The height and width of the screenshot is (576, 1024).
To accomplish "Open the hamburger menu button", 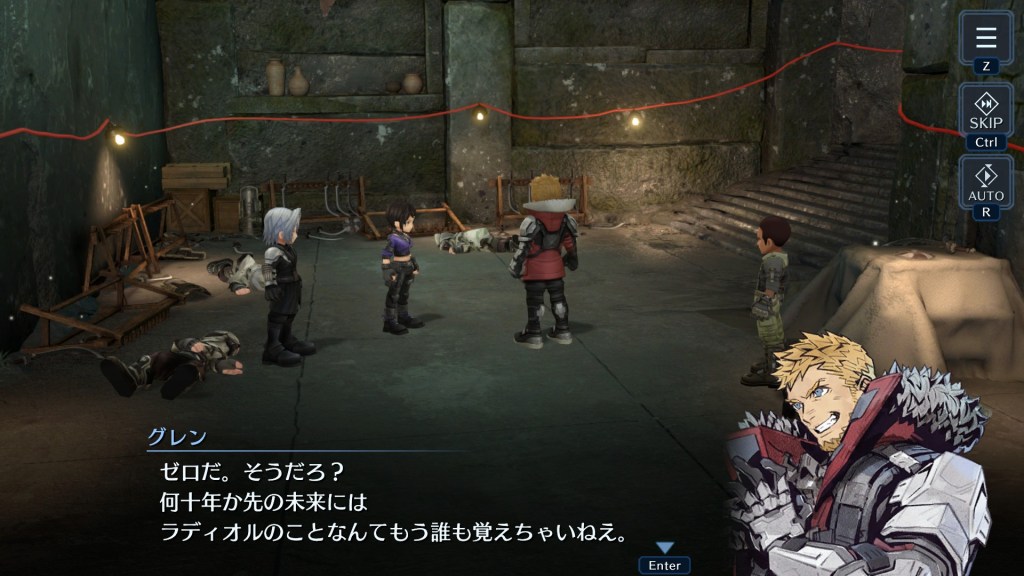I will pos(986,39).
